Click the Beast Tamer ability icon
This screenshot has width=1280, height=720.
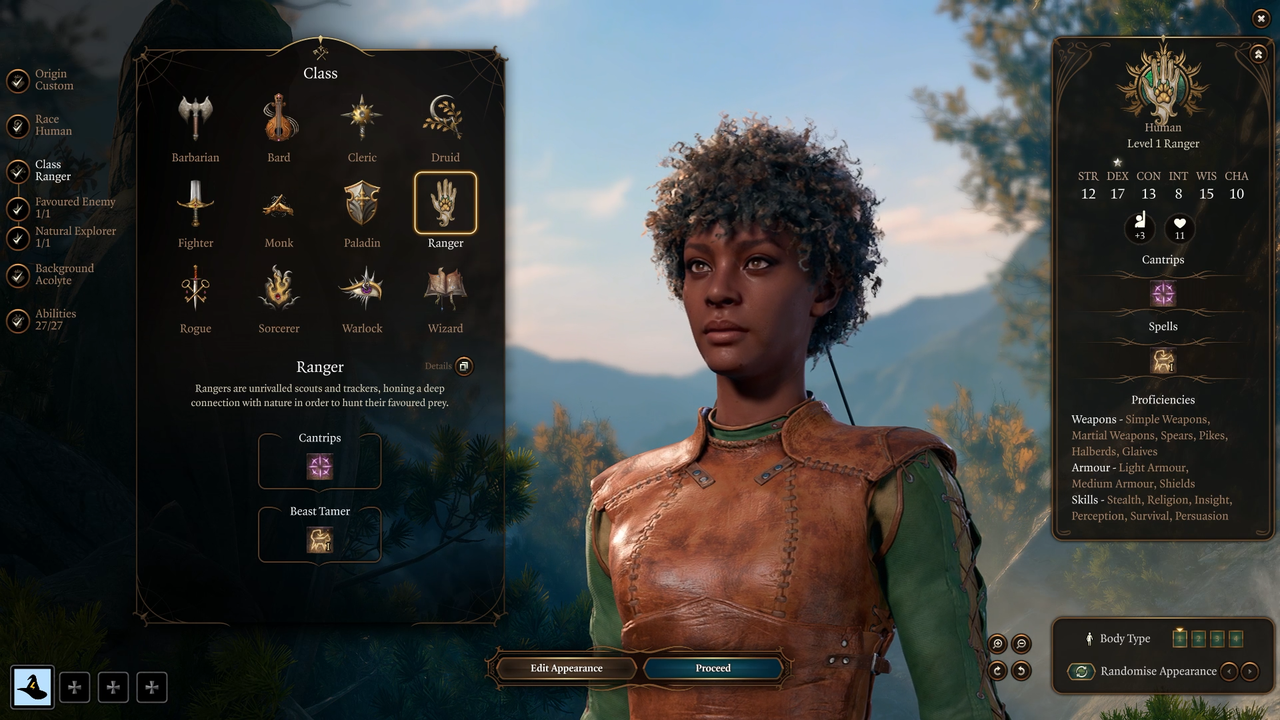coord(320,538)
